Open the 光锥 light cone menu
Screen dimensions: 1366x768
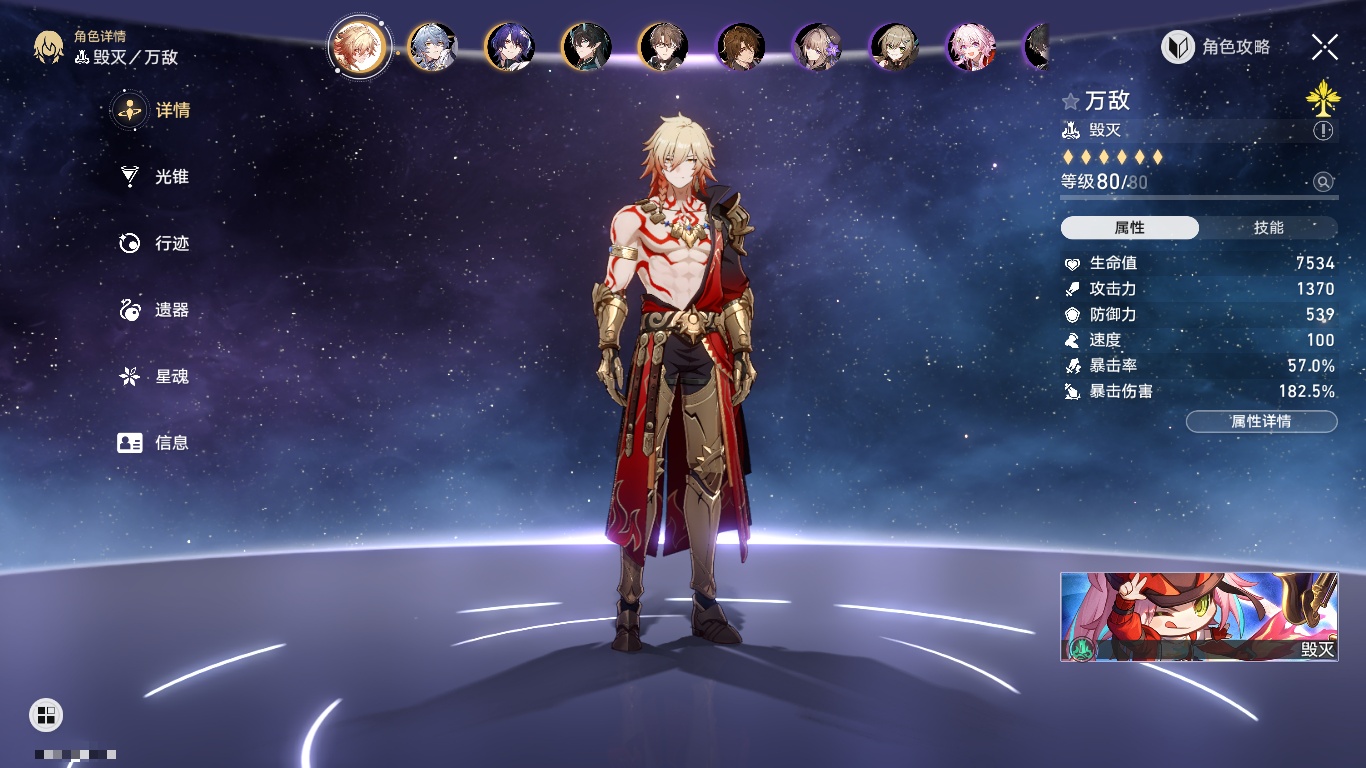pyautogui.click(x=155, y=177)
